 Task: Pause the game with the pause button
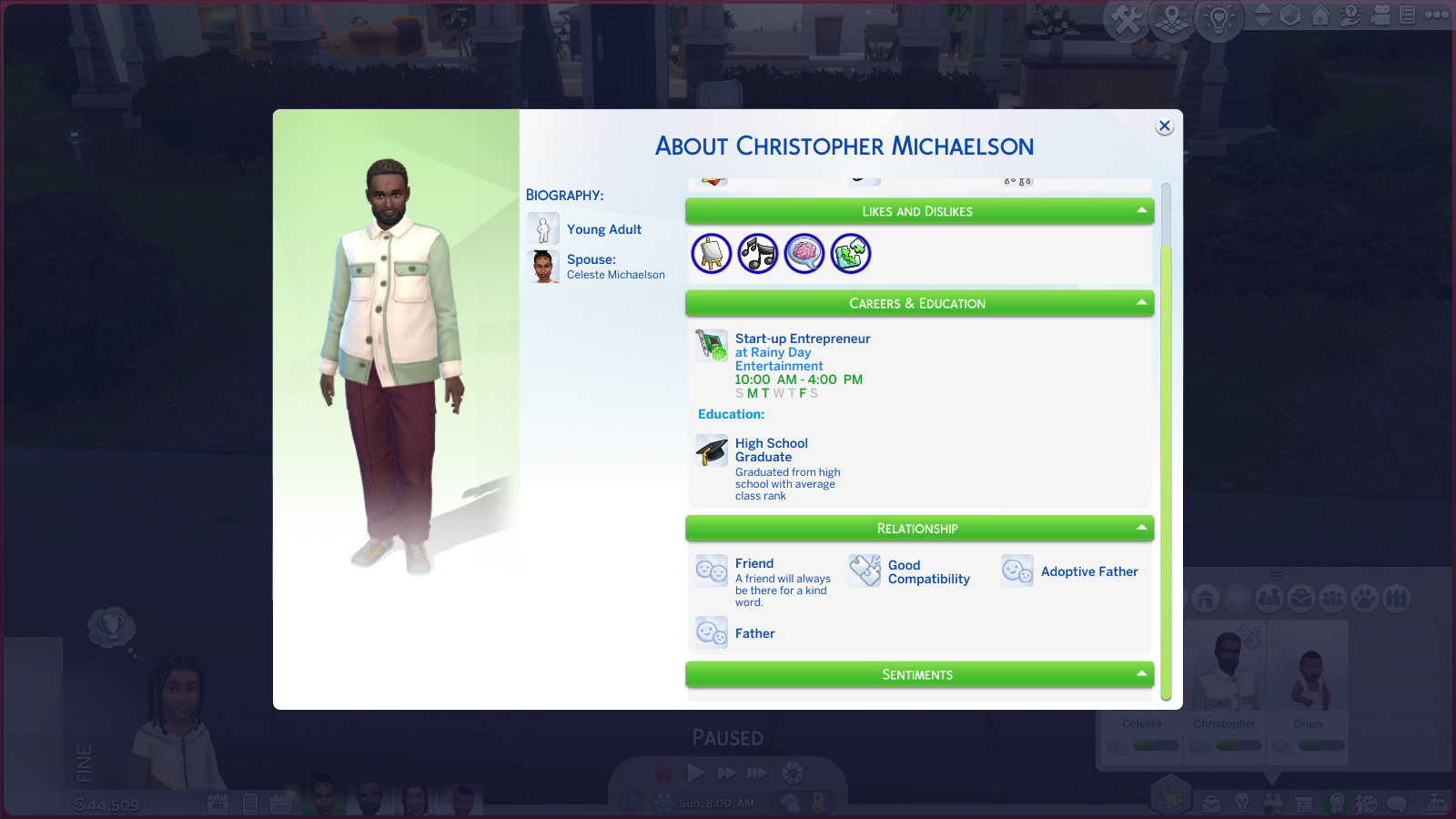[662, 773]
